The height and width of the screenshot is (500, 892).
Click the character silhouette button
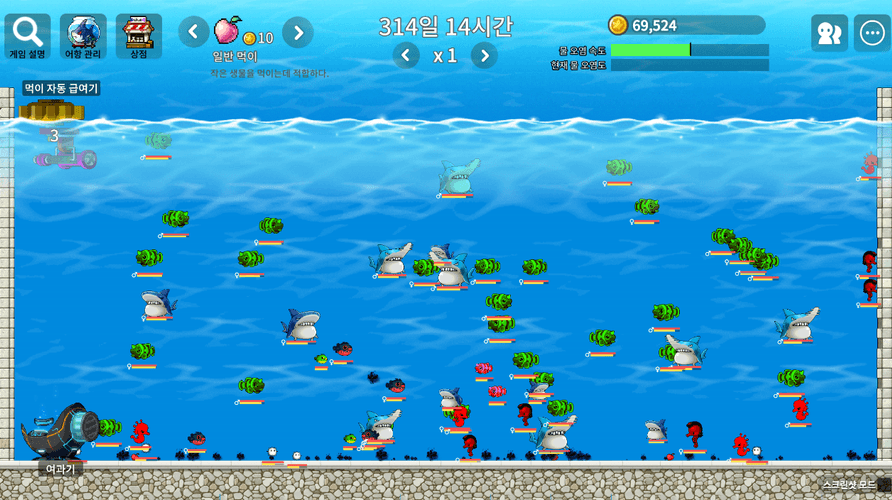coord(829,33)
